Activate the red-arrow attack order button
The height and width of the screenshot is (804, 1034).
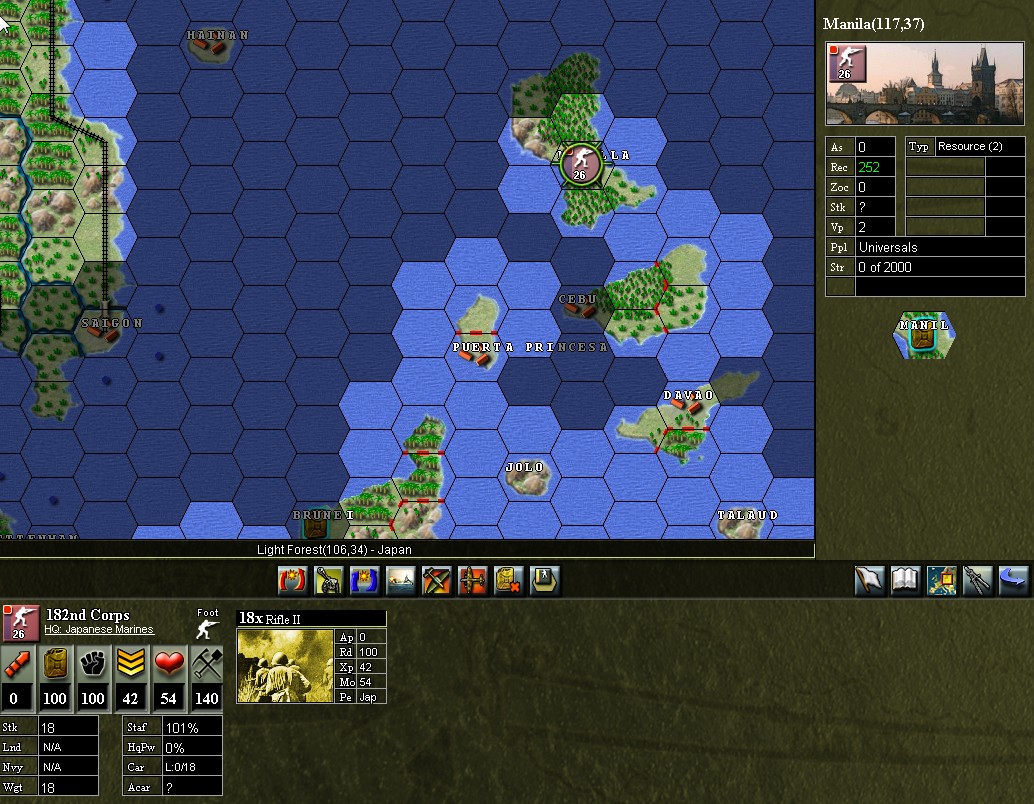click(x=292, y=580)
